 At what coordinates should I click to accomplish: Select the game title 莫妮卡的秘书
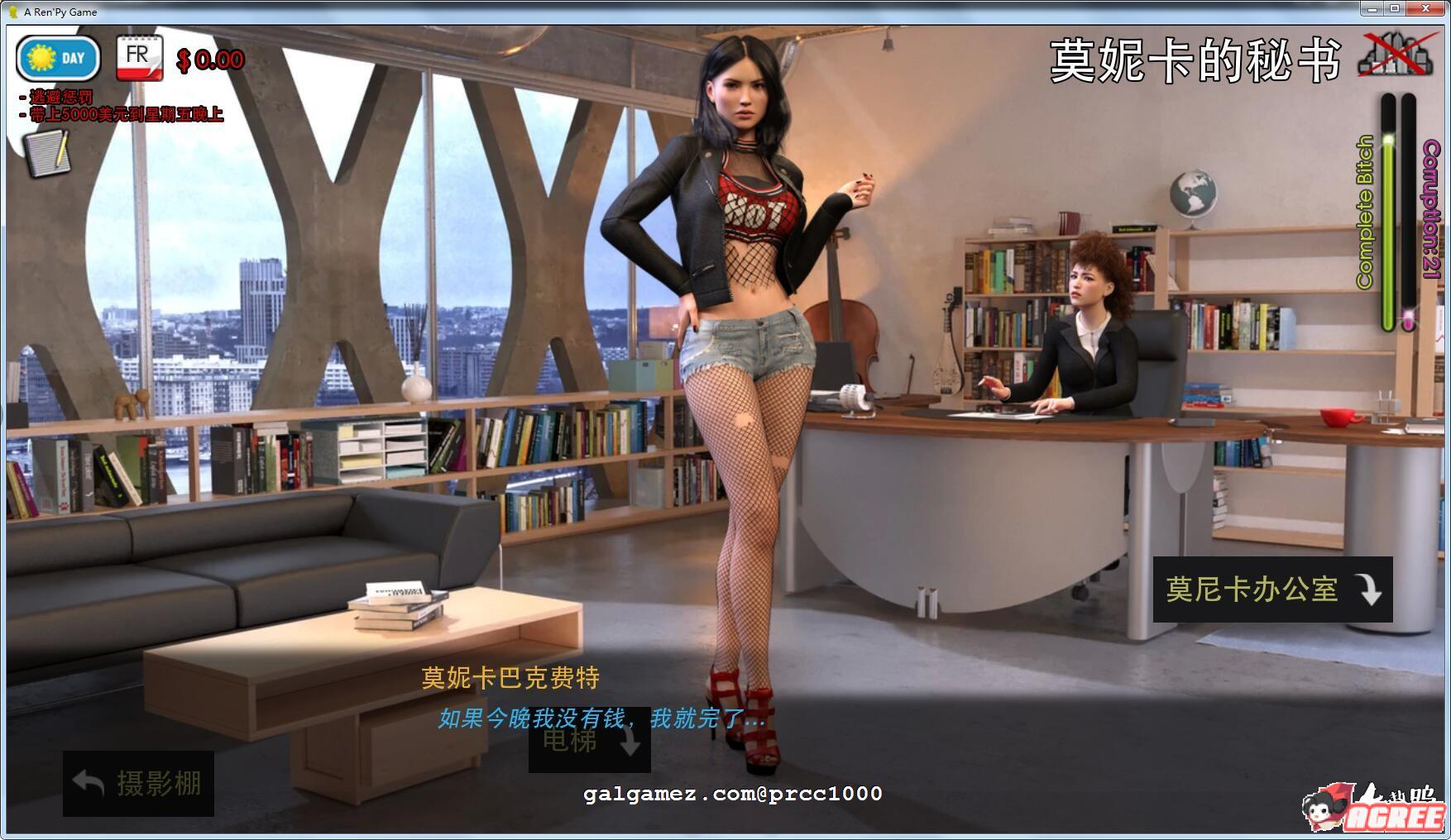pos(1197,56)
